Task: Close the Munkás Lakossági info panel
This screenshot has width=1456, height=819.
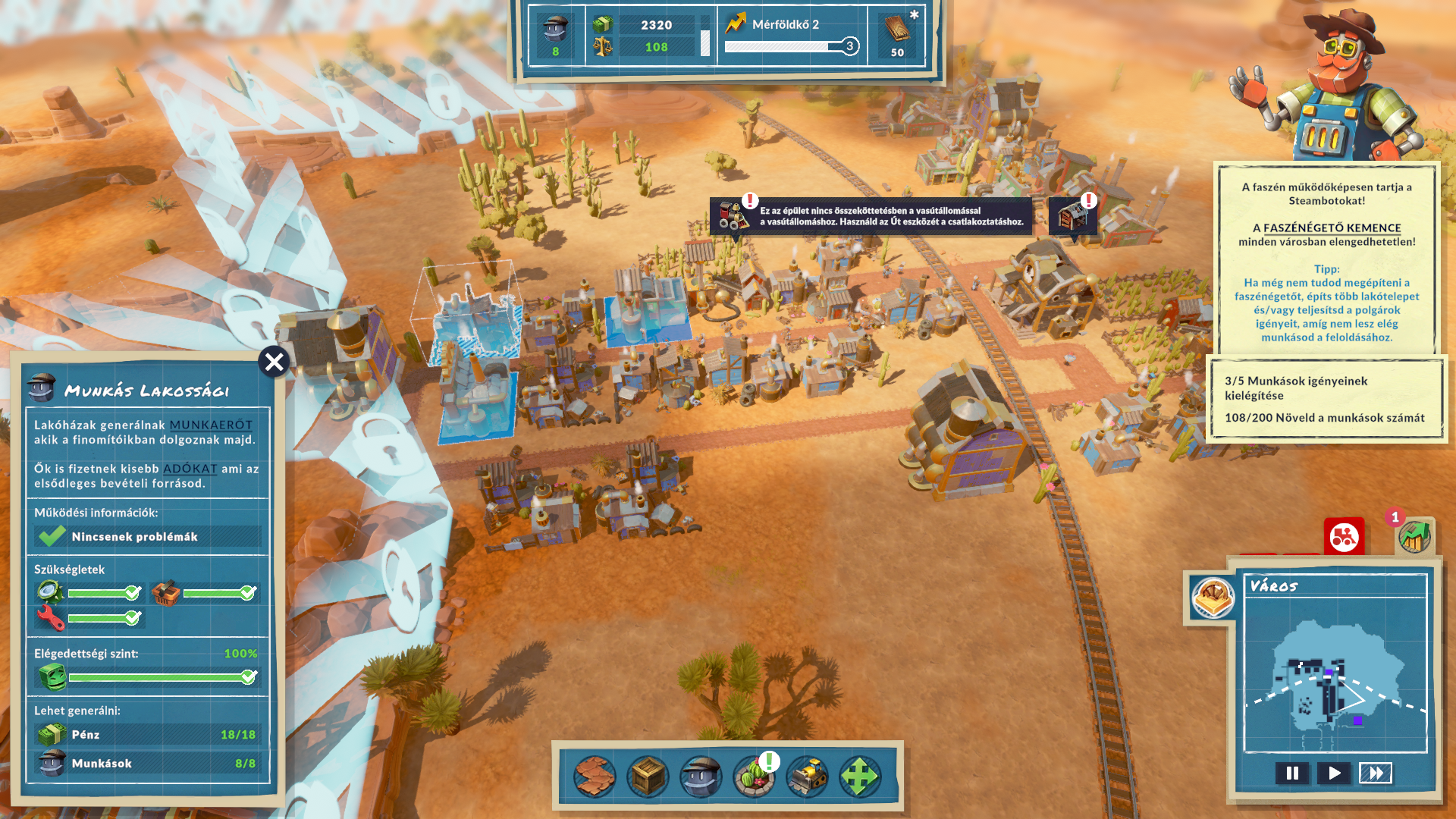Action: pyautogui.click(x=274, y=362)
